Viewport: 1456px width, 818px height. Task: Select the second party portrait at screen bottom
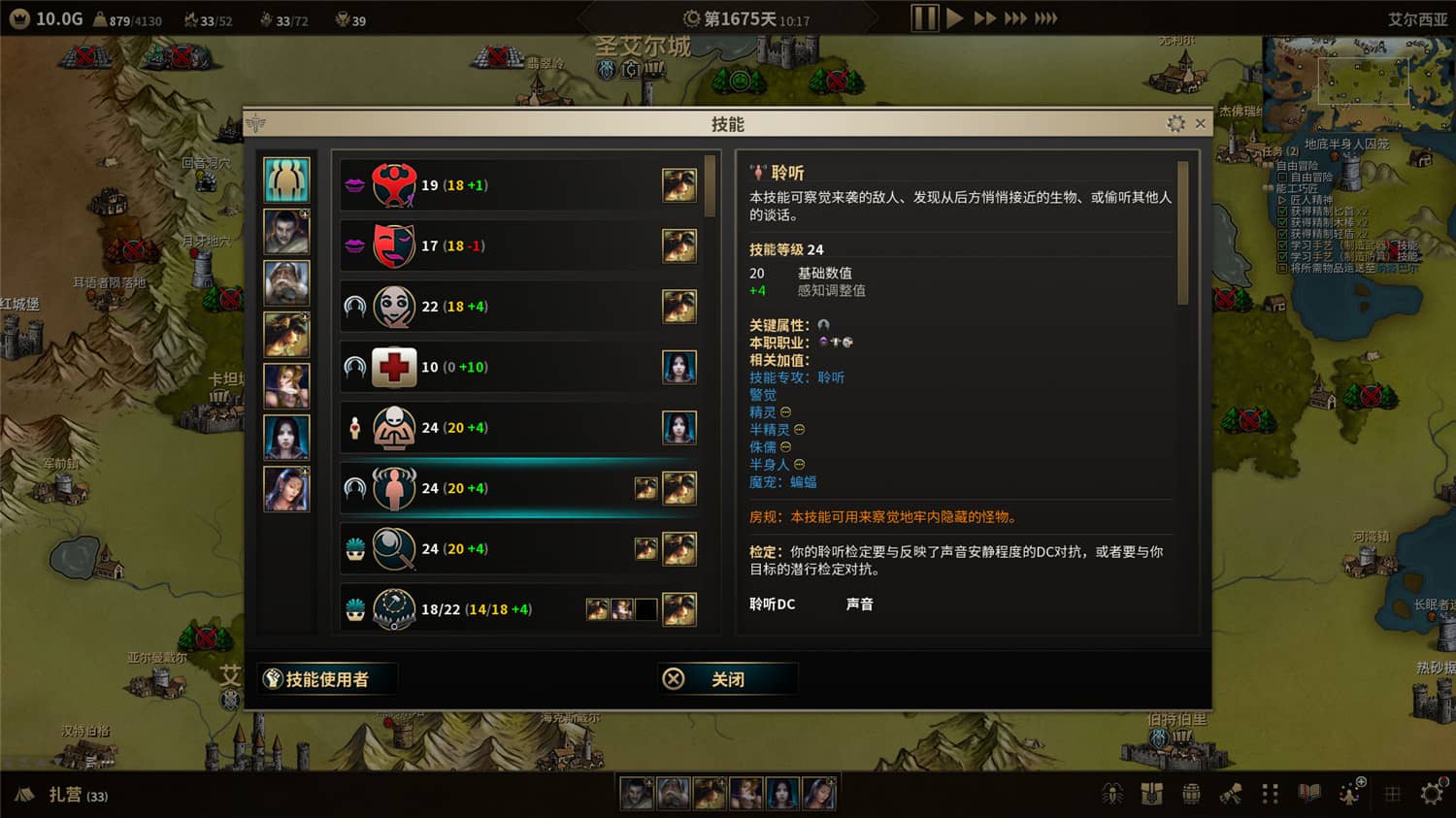671,793
